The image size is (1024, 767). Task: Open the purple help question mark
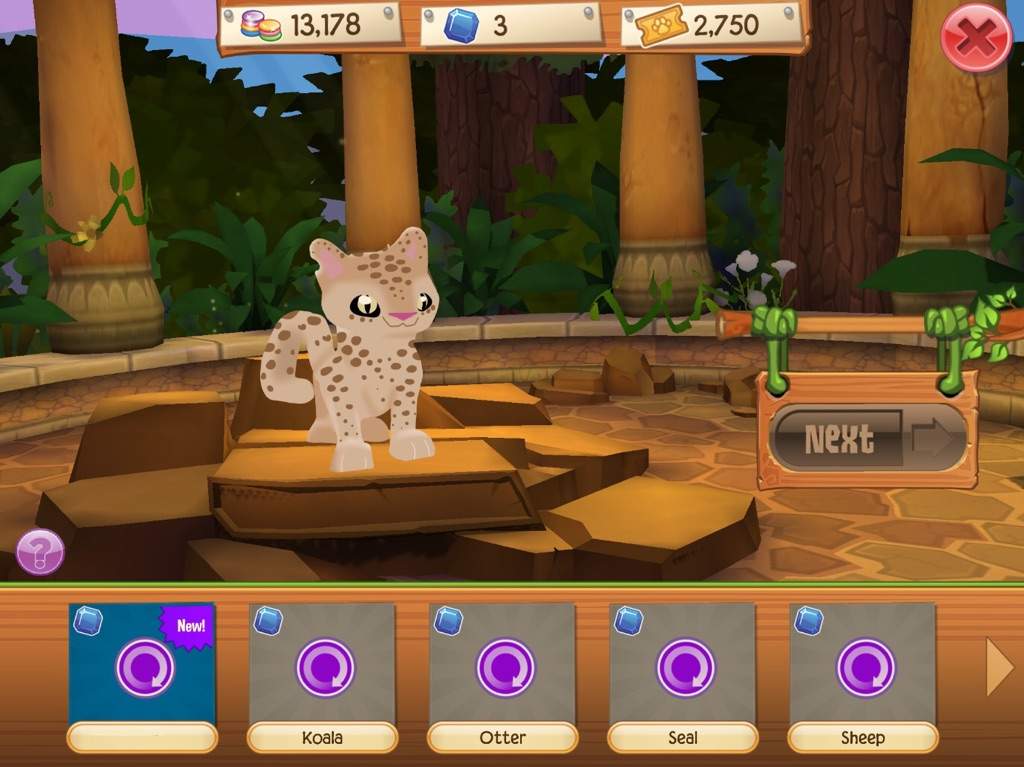[40, 552]
